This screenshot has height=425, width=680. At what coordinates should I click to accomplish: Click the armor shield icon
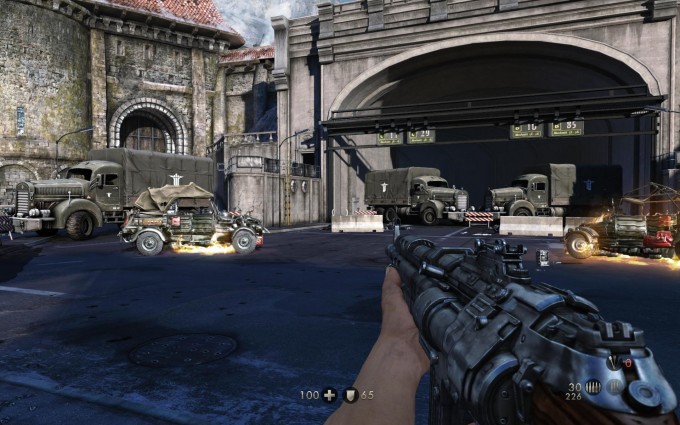click(x=351, y=395)
